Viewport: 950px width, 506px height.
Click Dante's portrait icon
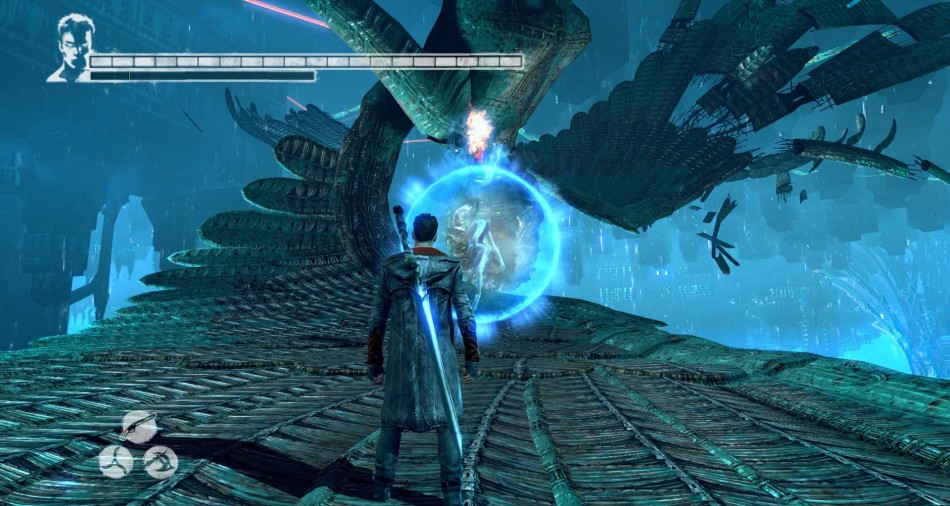point(70,48)
